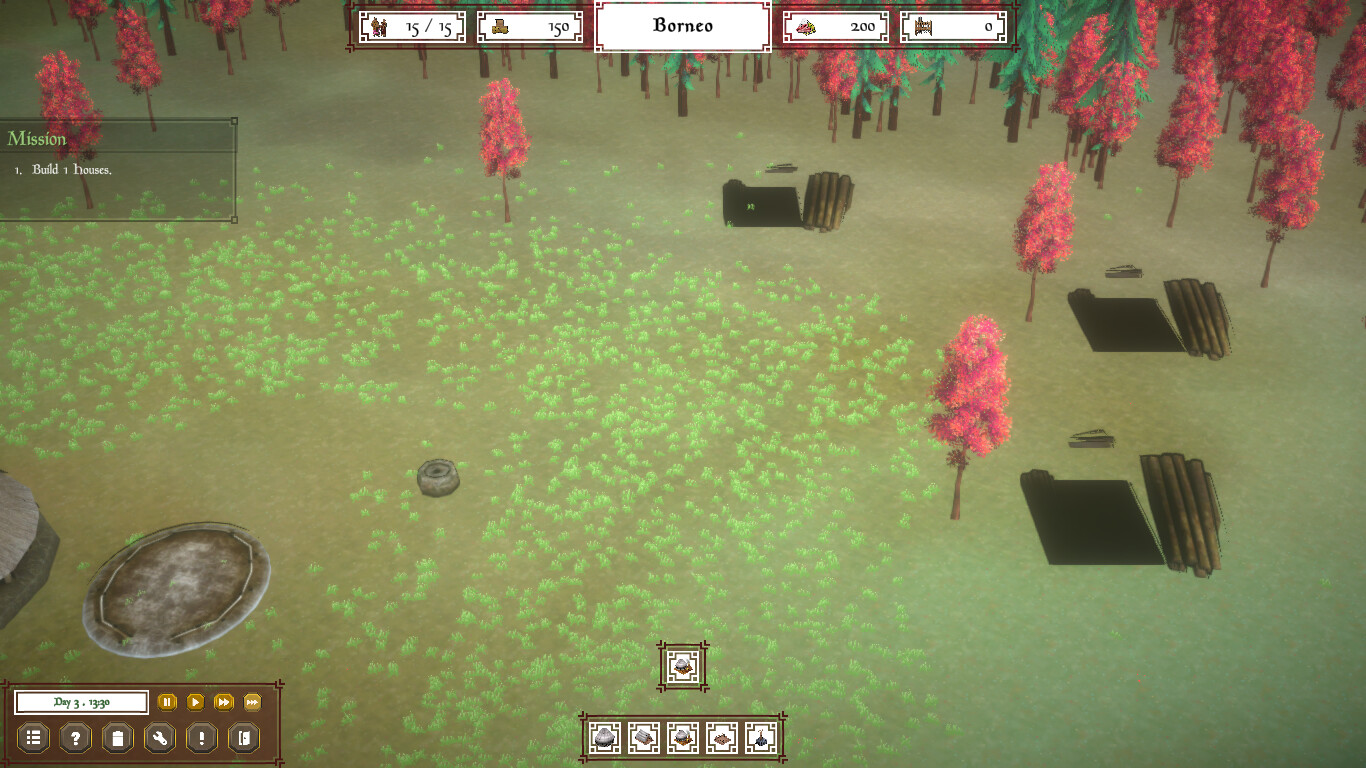This screenshot has height=768, width=1366.
Task: Open the help question mark icon
Action: click(x=75, y=738)
